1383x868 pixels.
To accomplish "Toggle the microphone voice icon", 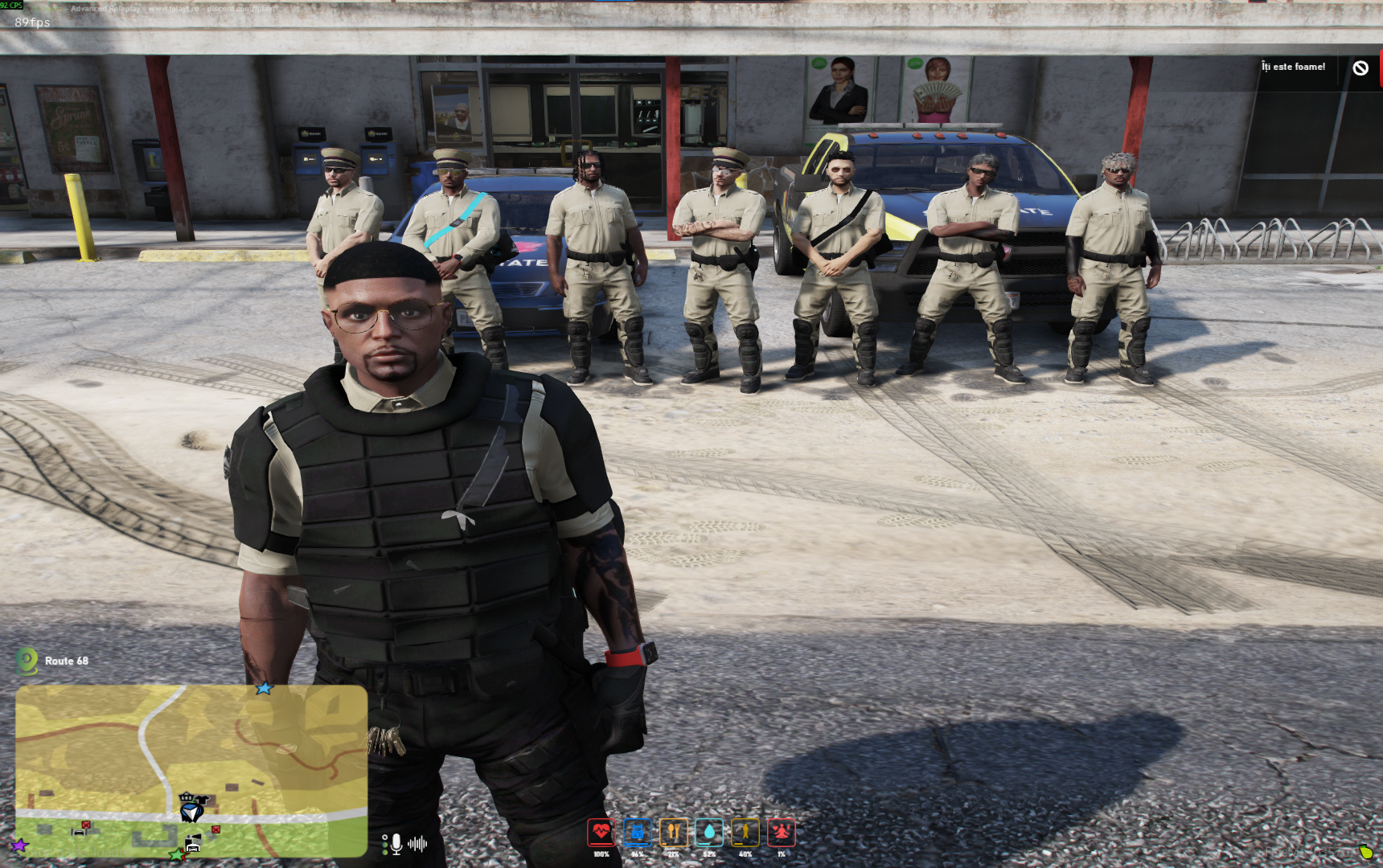I will pos(396,844).
